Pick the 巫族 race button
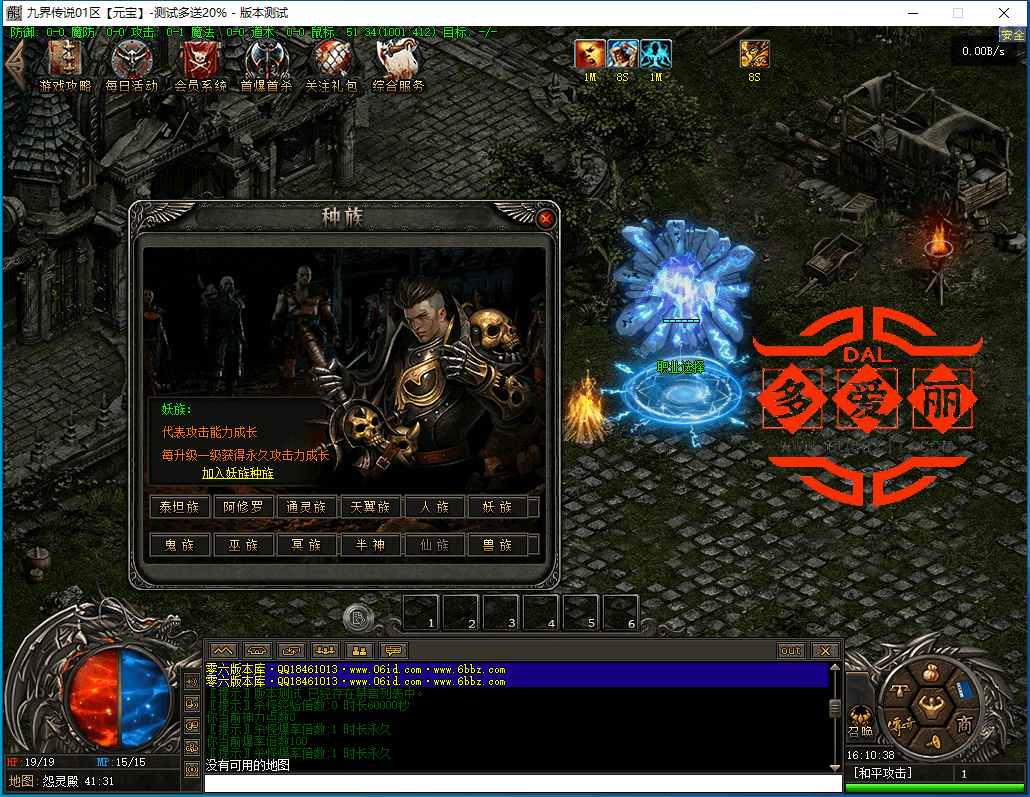The image size is (1030, 797). 243,545
